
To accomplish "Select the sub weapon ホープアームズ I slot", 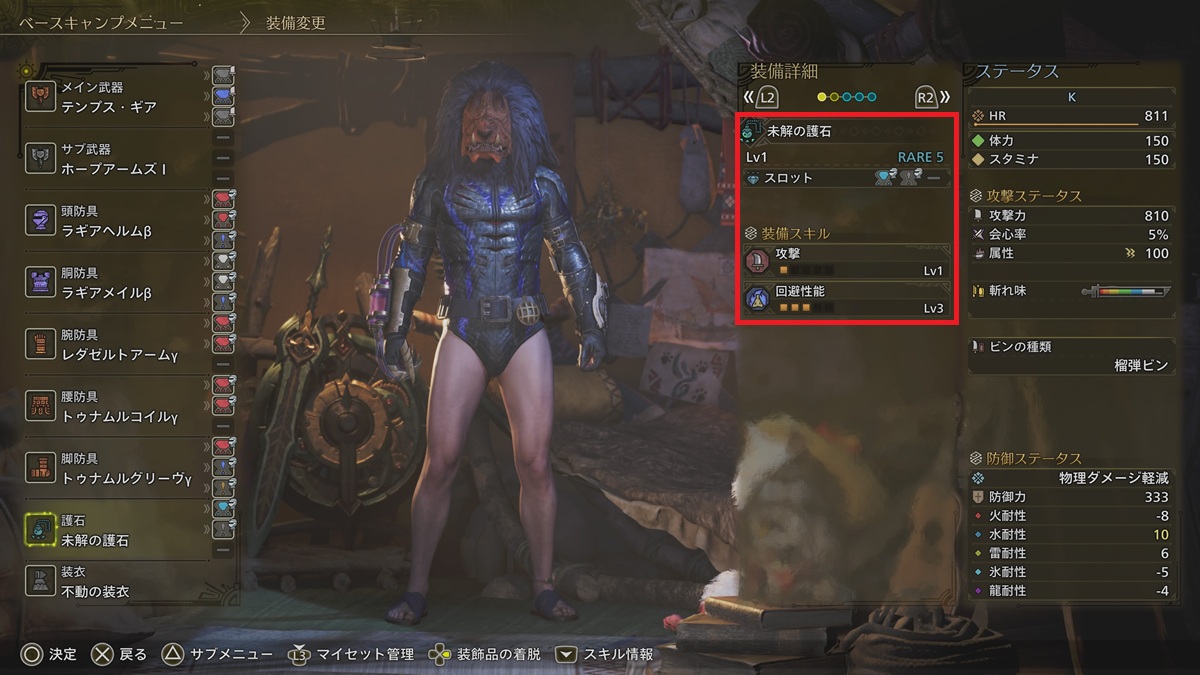I will (118, 160).
